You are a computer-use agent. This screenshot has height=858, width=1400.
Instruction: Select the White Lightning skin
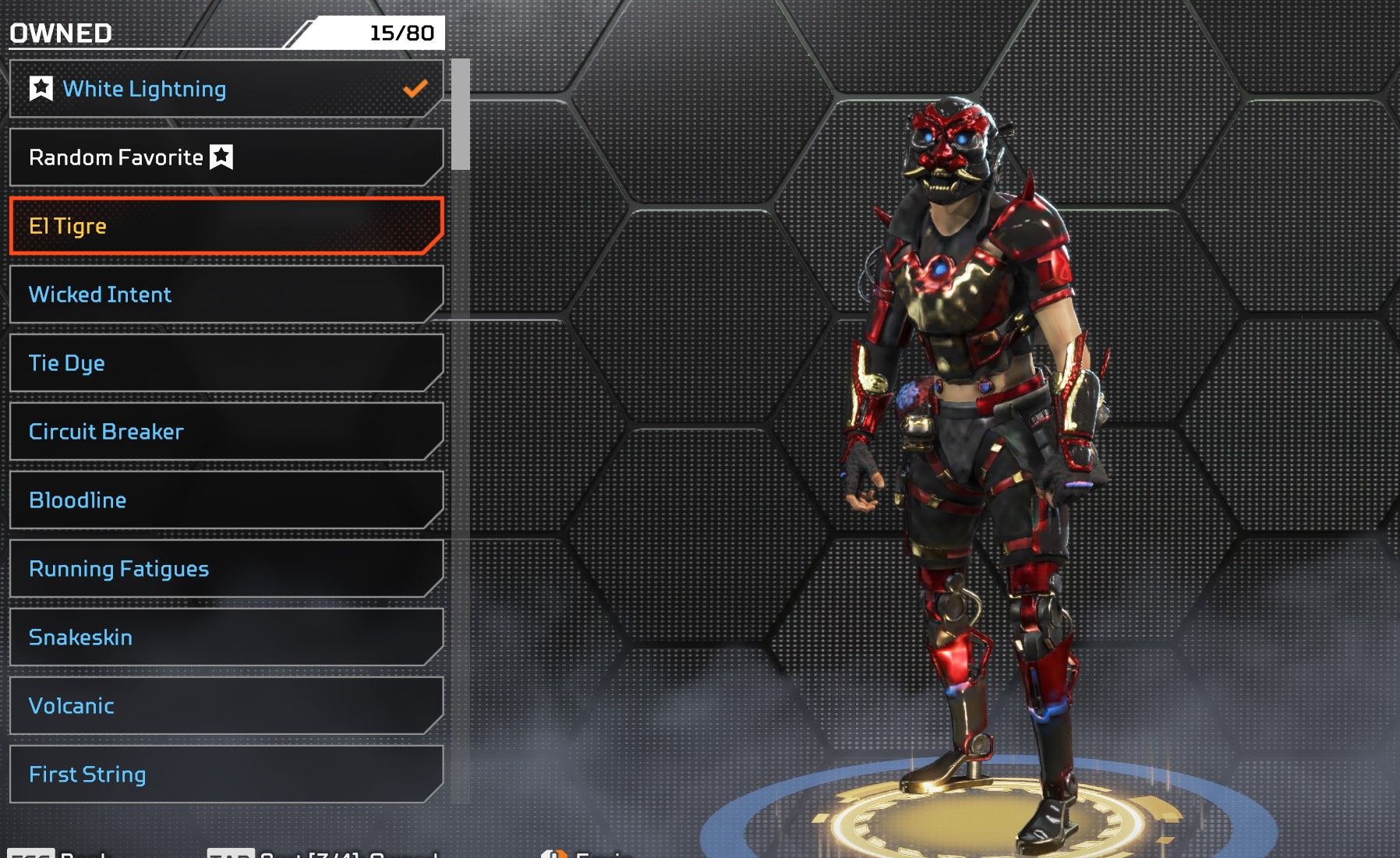[x=226, y=89]
